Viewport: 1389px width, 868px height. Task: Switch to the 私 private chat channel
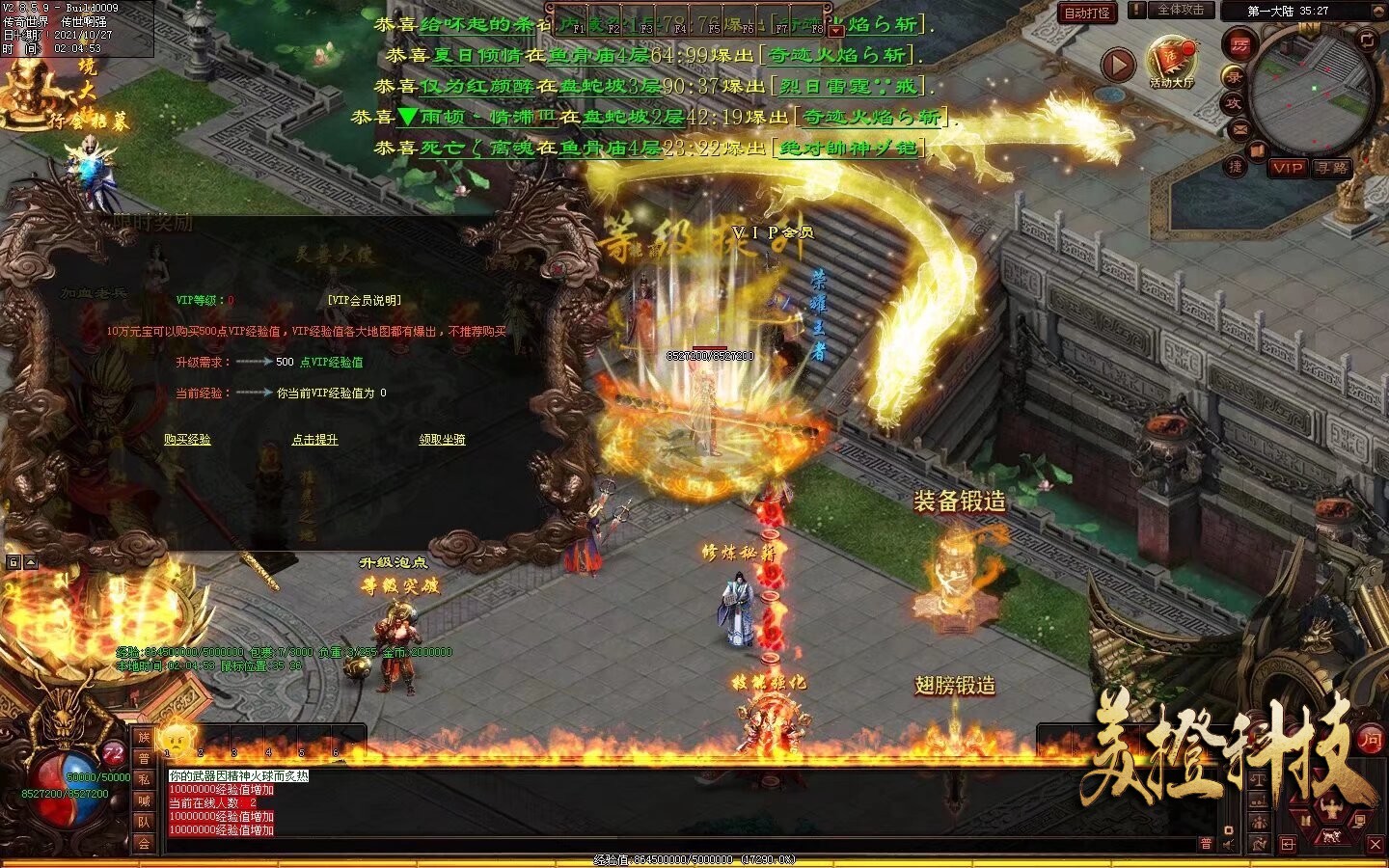[144, 779]
